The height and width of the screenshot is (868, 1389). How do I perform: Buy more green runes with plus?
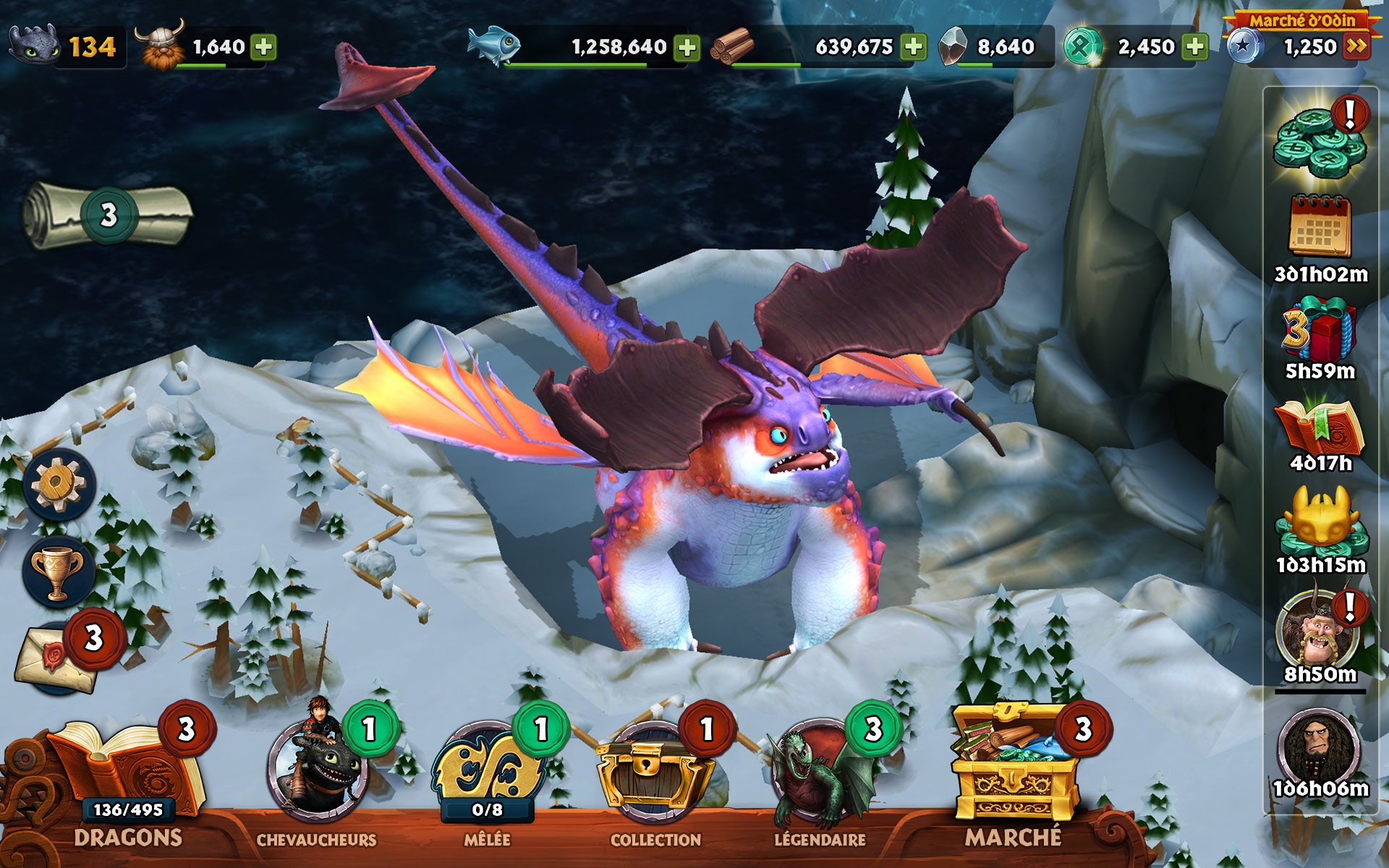(1195, 47)
